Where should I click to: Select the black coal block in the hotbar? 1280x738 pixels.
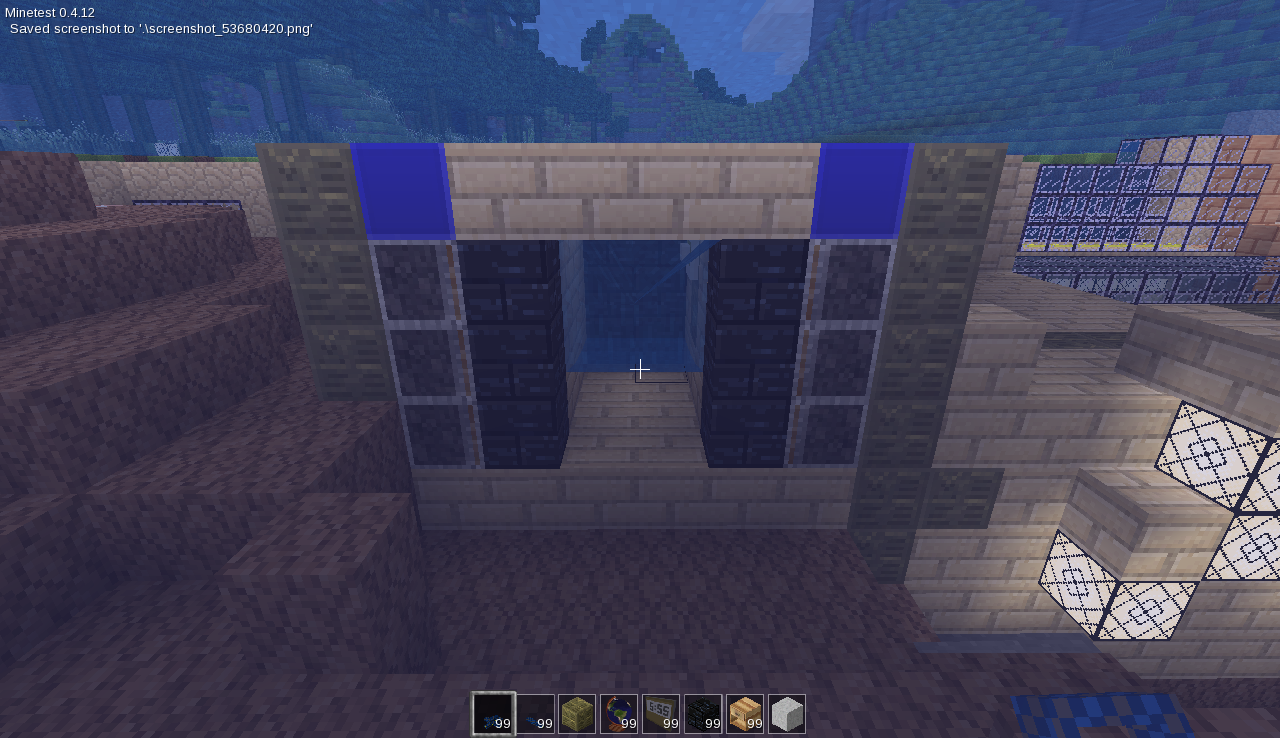pyautogui.click(x=702, y=712)
